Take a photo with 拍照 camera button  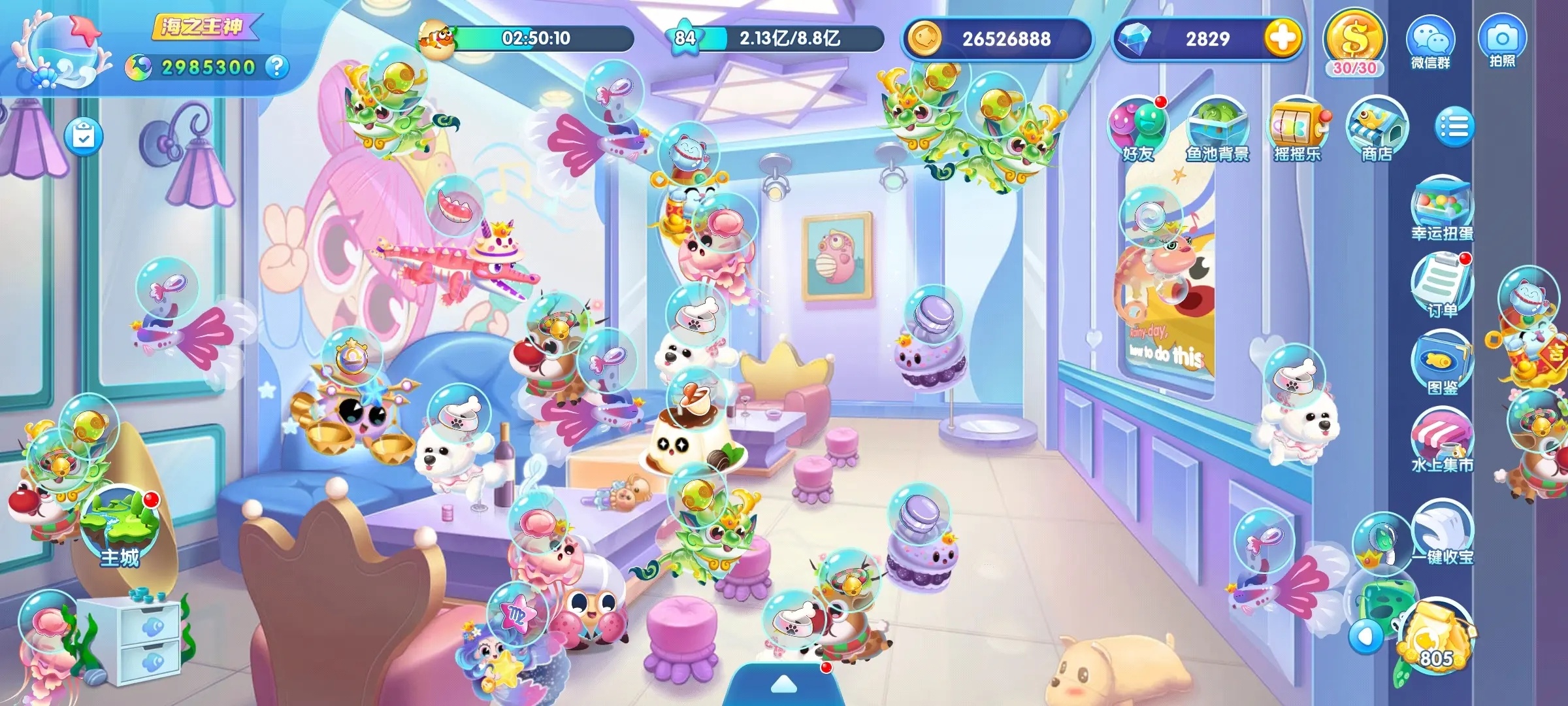point(1502,41)
